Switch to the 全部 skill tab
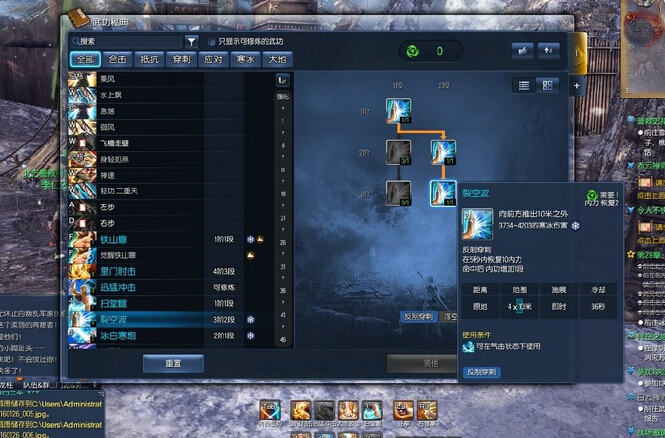Image resolution: width=665 pixels, height=438 pixels. coord(84,59)
